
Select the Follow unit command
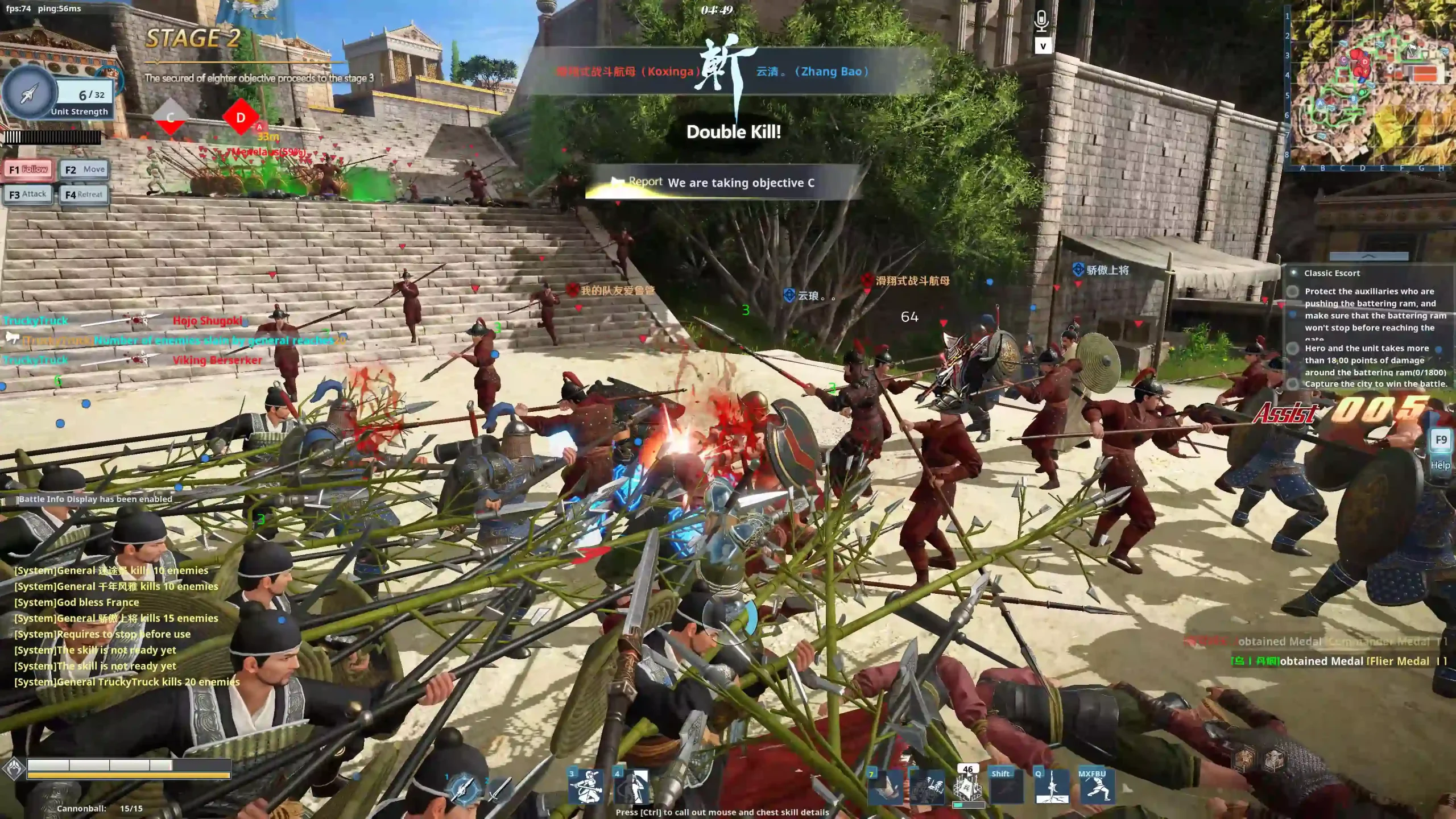tap(28, 169)
